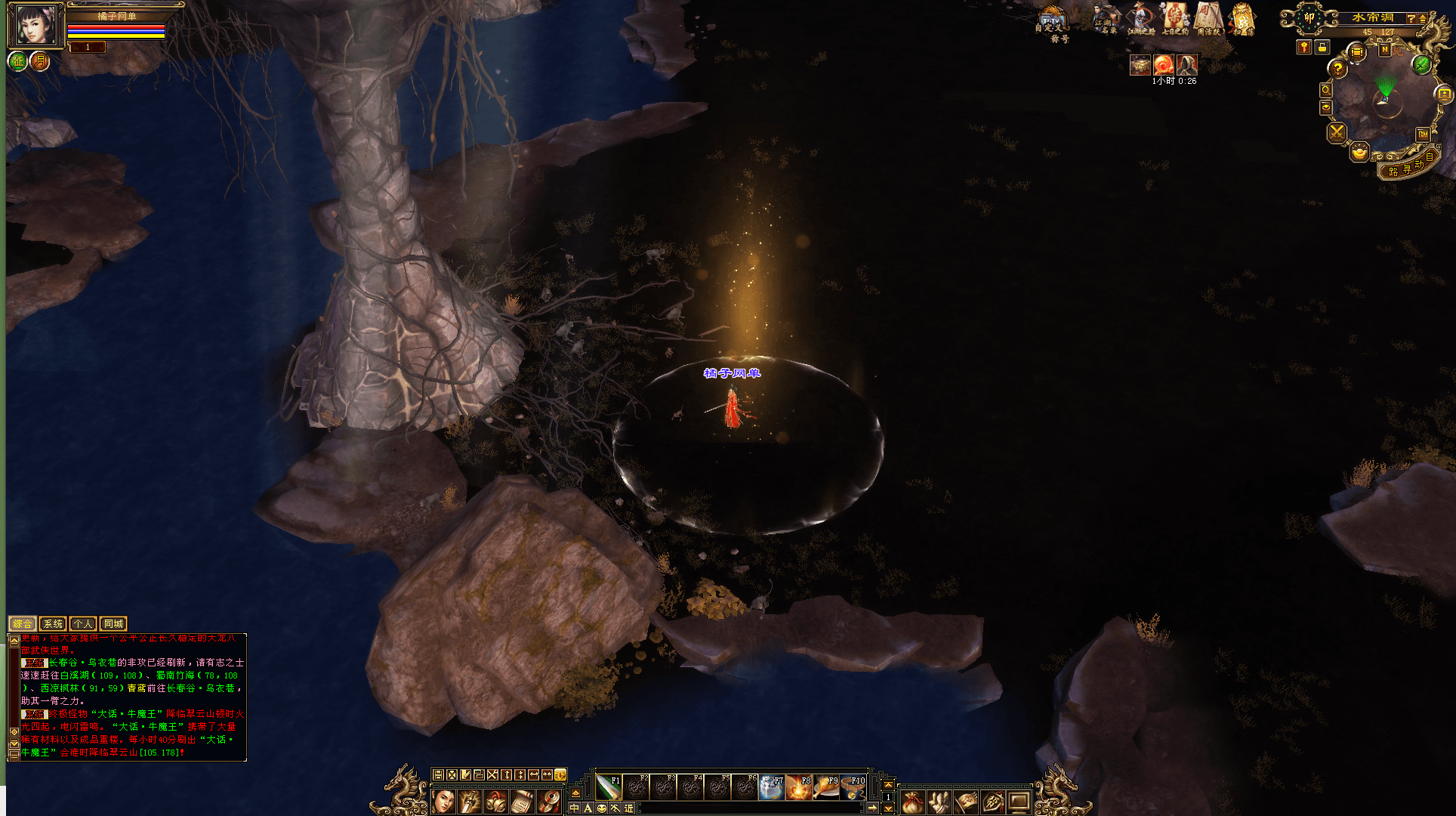The width and height of the screenshot is (1456, 816).
Task: Click the minimap magnifier search button
Action: pyautogui.click(x=1326, y=90)
